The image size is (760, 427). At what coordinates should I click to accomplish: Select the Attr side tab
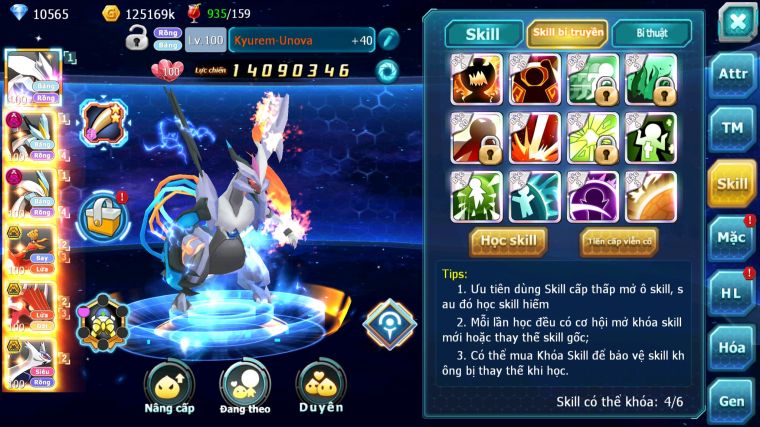click(x=732, y=74)
